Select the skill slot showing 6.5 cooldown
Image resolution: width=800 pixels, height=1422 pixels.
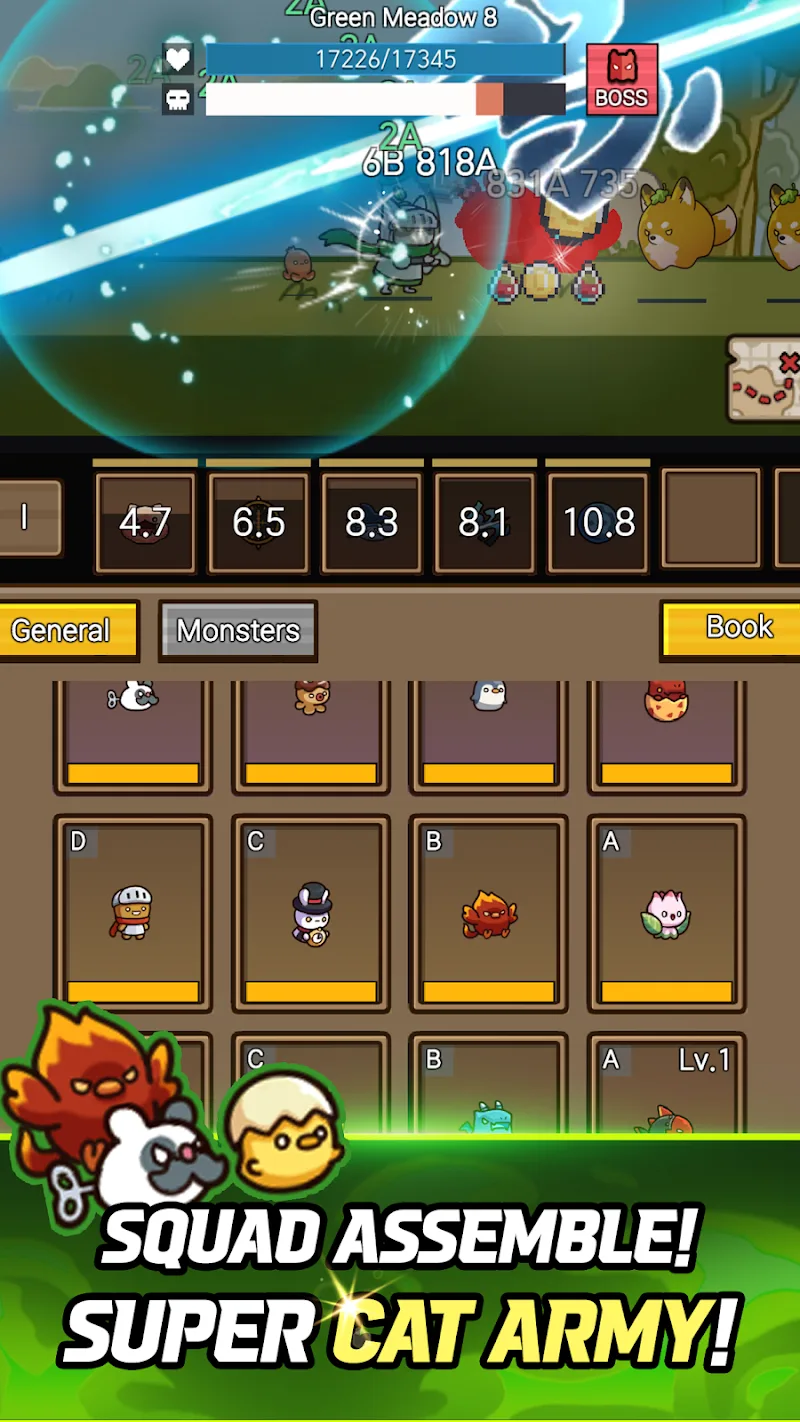pos(258,523)
